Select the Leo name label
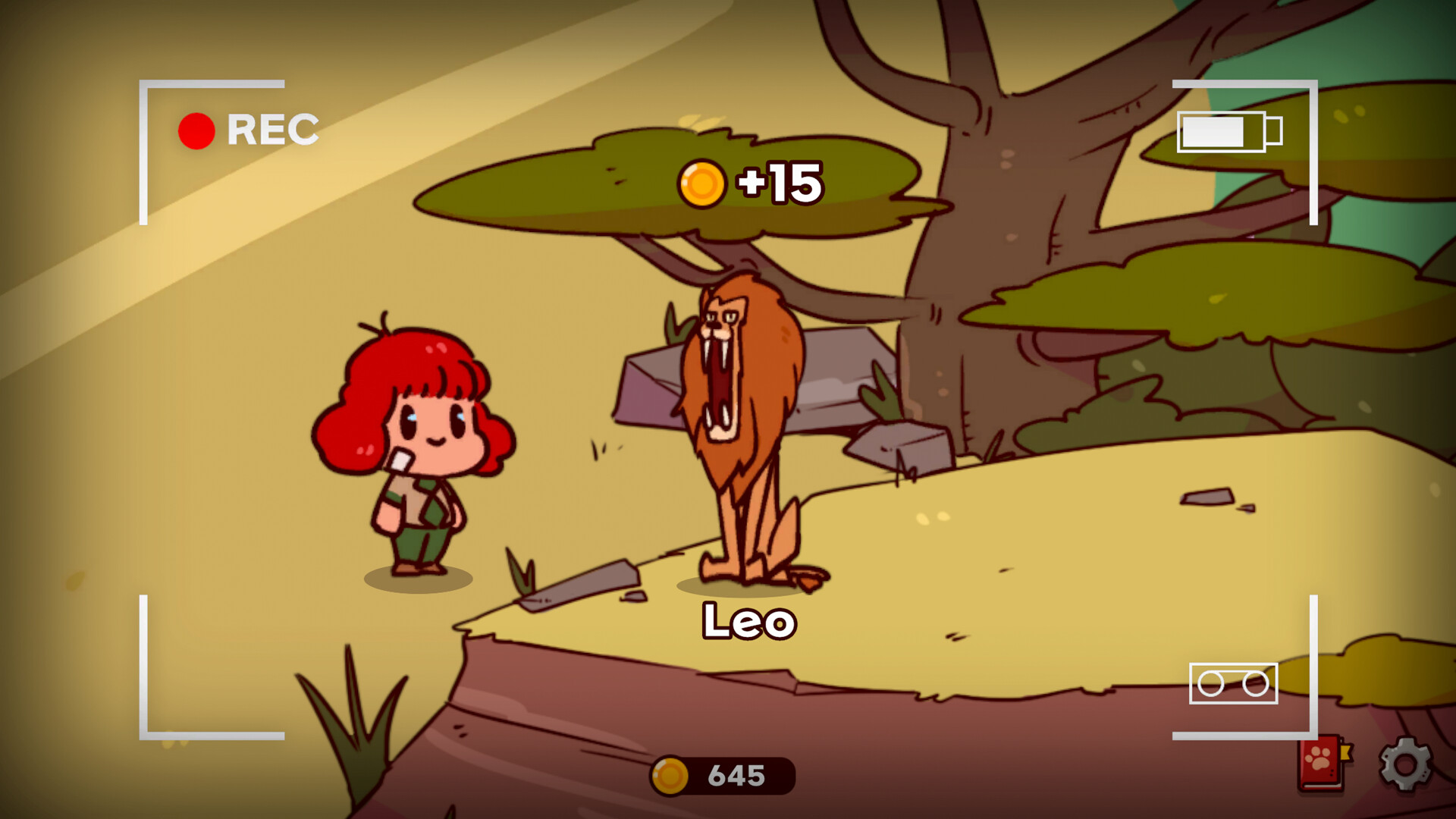Image resolution: width=1456 pixels, height=819 pixels. coord(747,622)
